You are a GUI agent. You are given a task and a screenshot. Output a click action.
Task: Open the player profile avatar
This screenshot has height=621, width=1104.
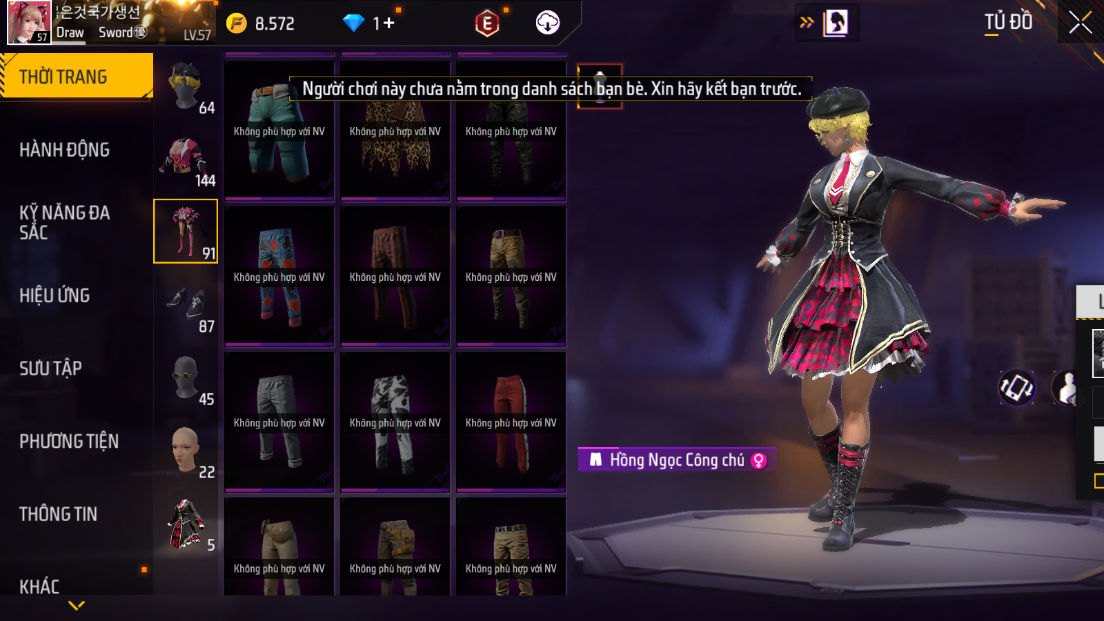tap(29, 23)
